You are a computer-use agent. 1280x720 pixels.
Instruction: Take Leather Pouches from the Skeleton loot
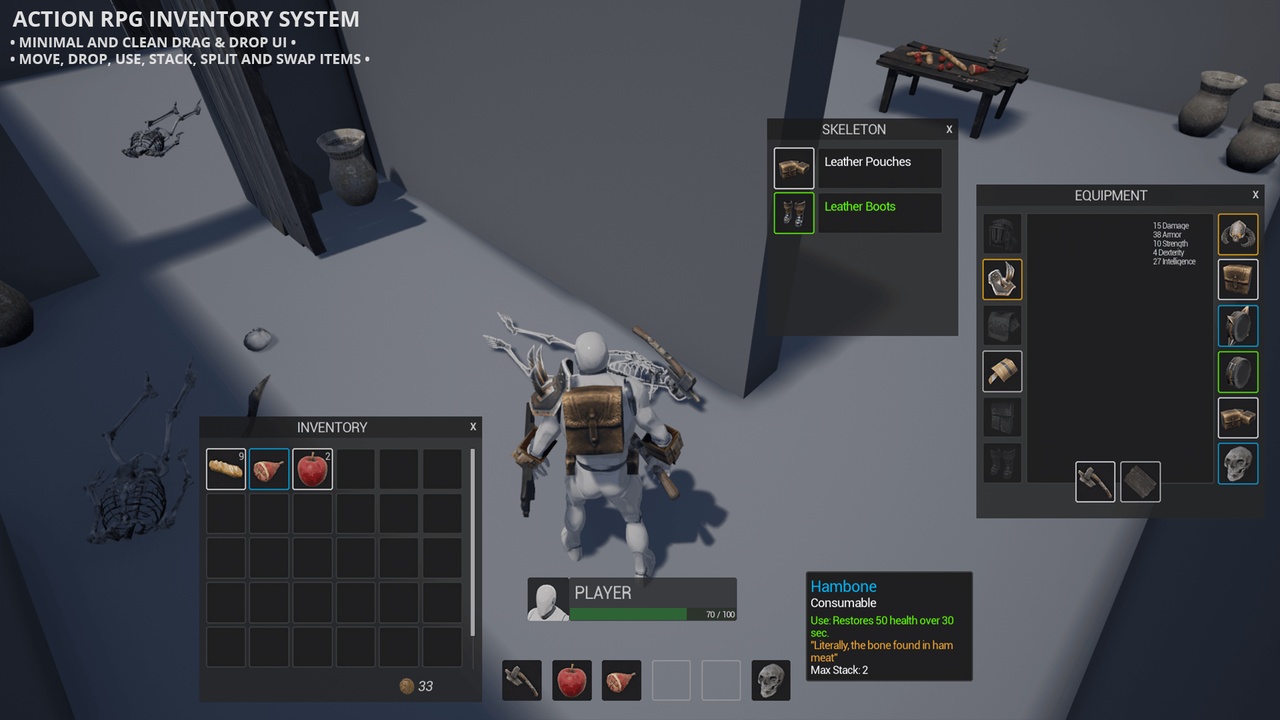tap(858, 168)
